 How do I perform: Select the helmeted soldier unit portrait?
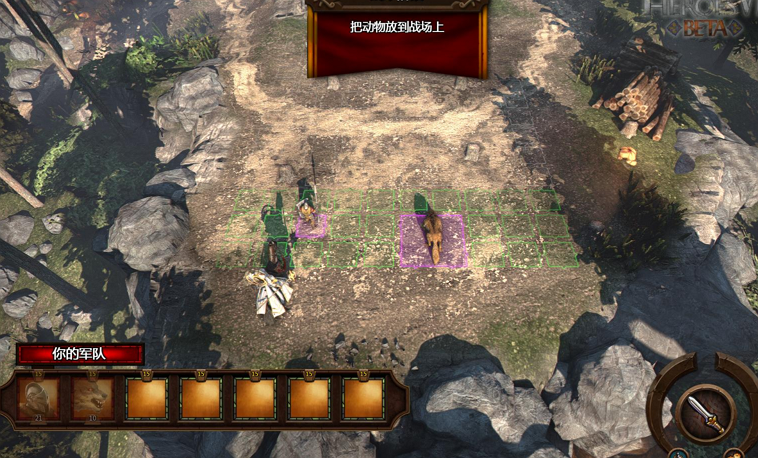pos(40,398)
